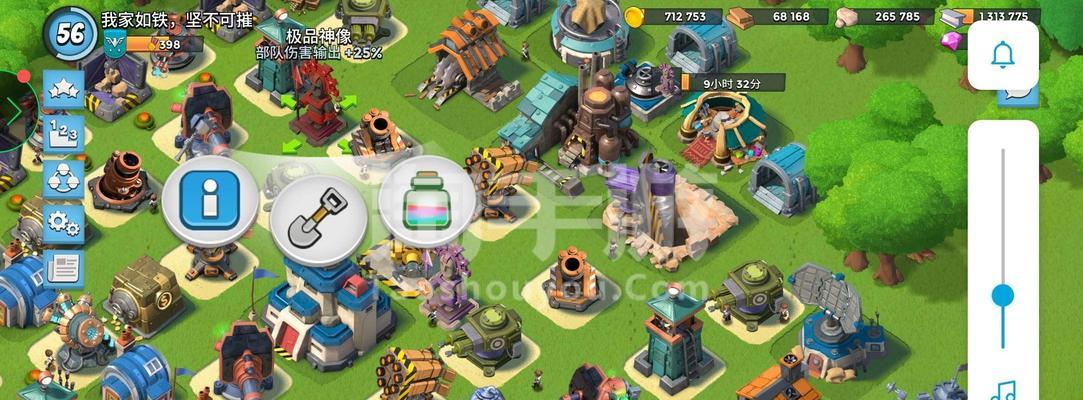The height and width of the screenshot is (400, 1083).
Task: Open the gears settings menu
Action: tap(64, 222)
